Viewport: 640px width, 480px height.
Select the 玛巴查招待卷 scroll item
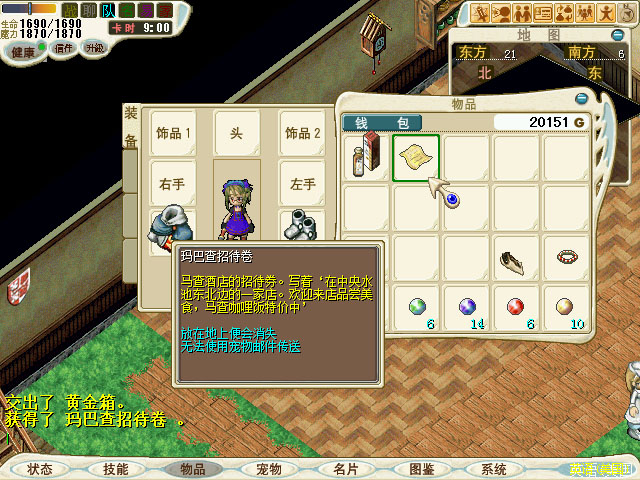[x=416, y=158]
